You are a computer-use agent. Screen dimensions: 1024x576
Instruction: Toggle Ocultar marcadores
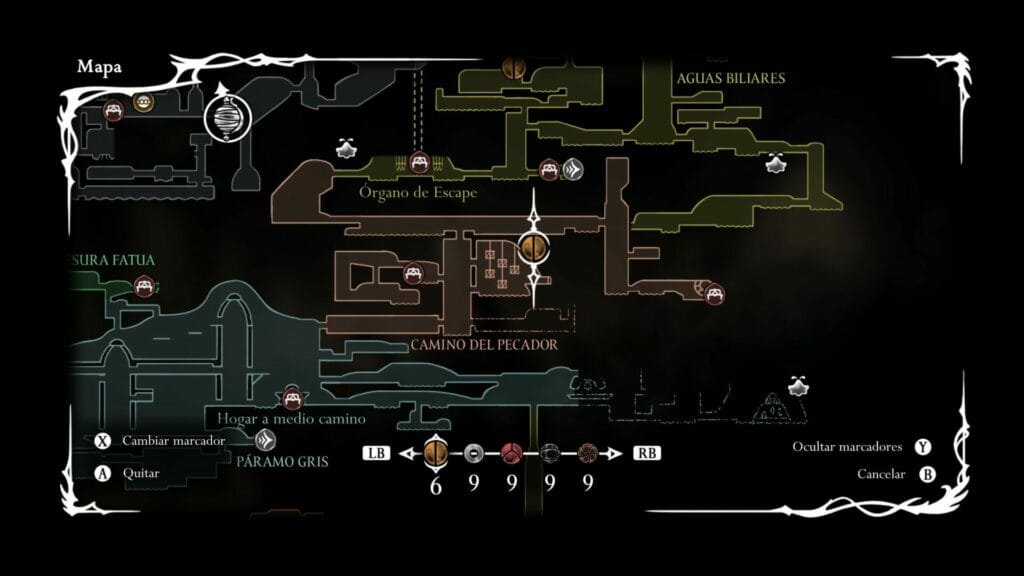(x=847, y=447)
